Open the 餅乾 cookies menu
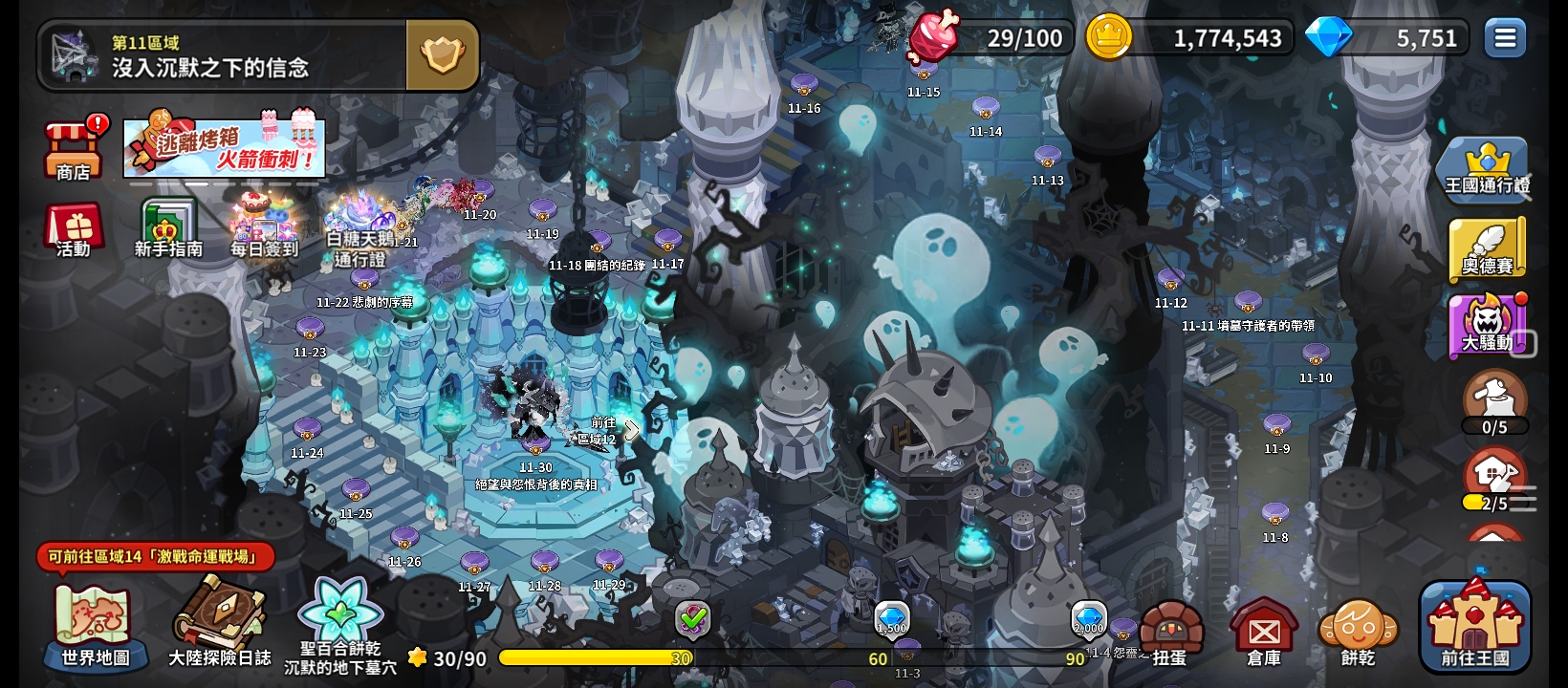This screenshot has width=1568, height=688. 1358,633
